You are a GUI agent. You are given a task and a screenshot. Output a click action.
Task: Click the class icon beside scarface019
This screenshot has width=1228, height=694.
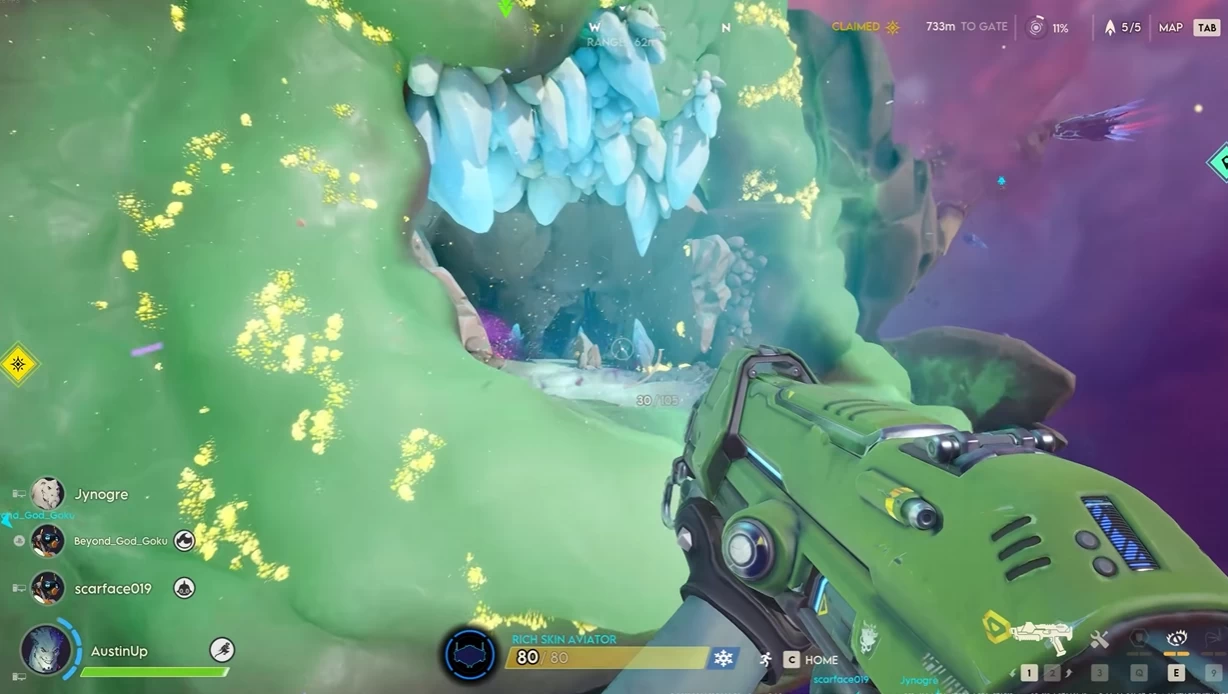(x=184, y=588)
